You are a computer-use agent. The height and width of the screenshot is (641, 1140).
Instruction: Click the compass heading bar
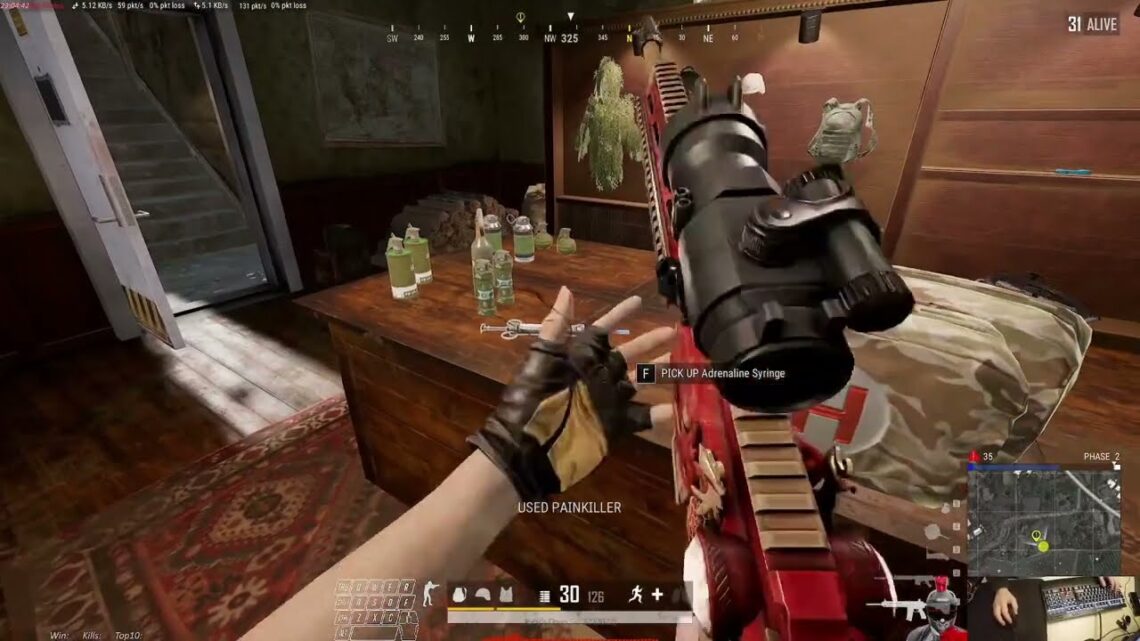570,38
